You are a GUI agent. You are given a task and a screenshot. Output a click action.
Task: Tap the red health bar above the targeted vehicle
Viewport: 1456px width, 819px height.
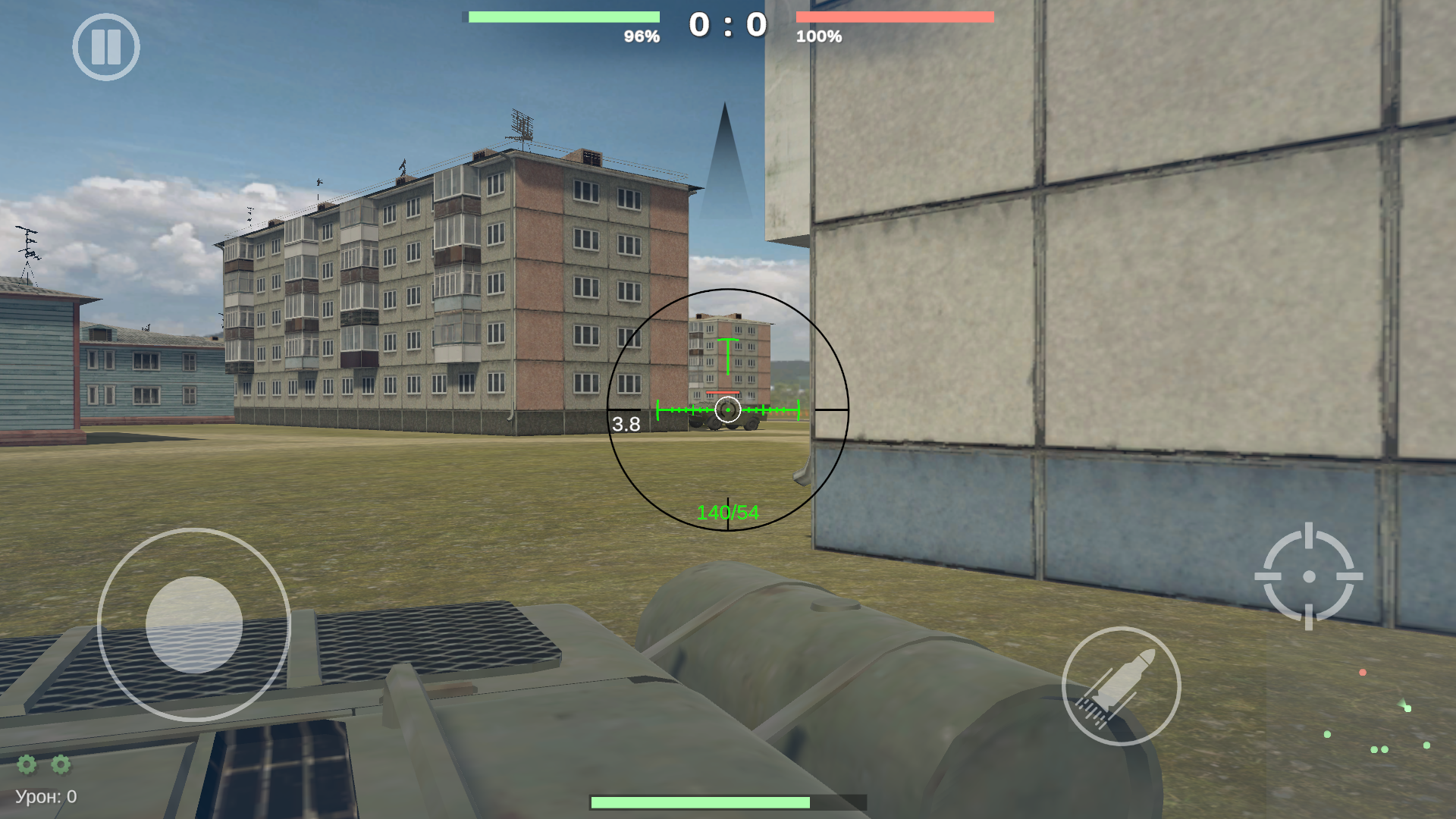pyautogui.click(x=722, y=394)
